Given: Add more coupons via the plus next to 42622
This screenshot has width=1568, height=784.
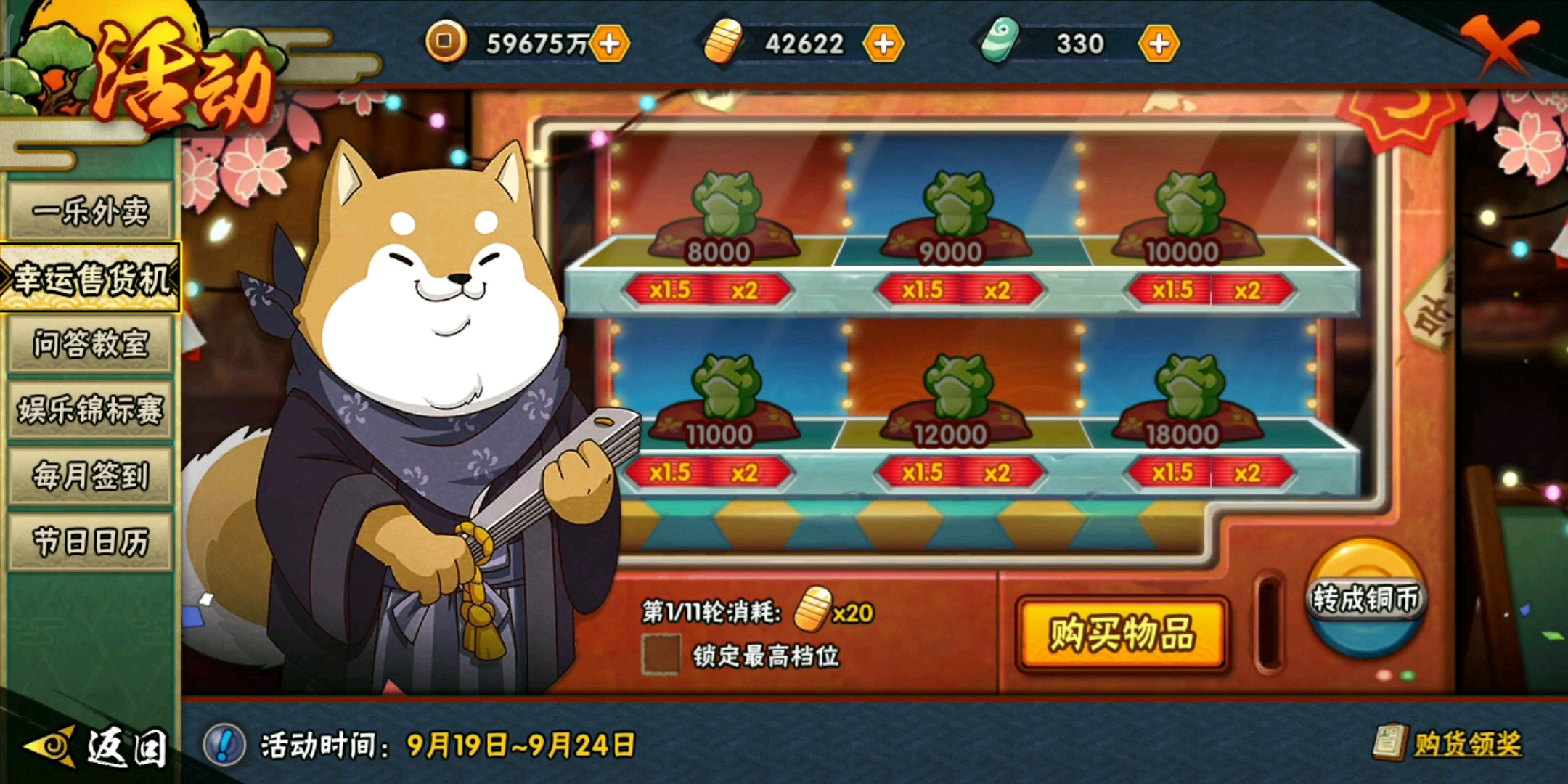Looking at the screenshot, I should tap(885, 44).
